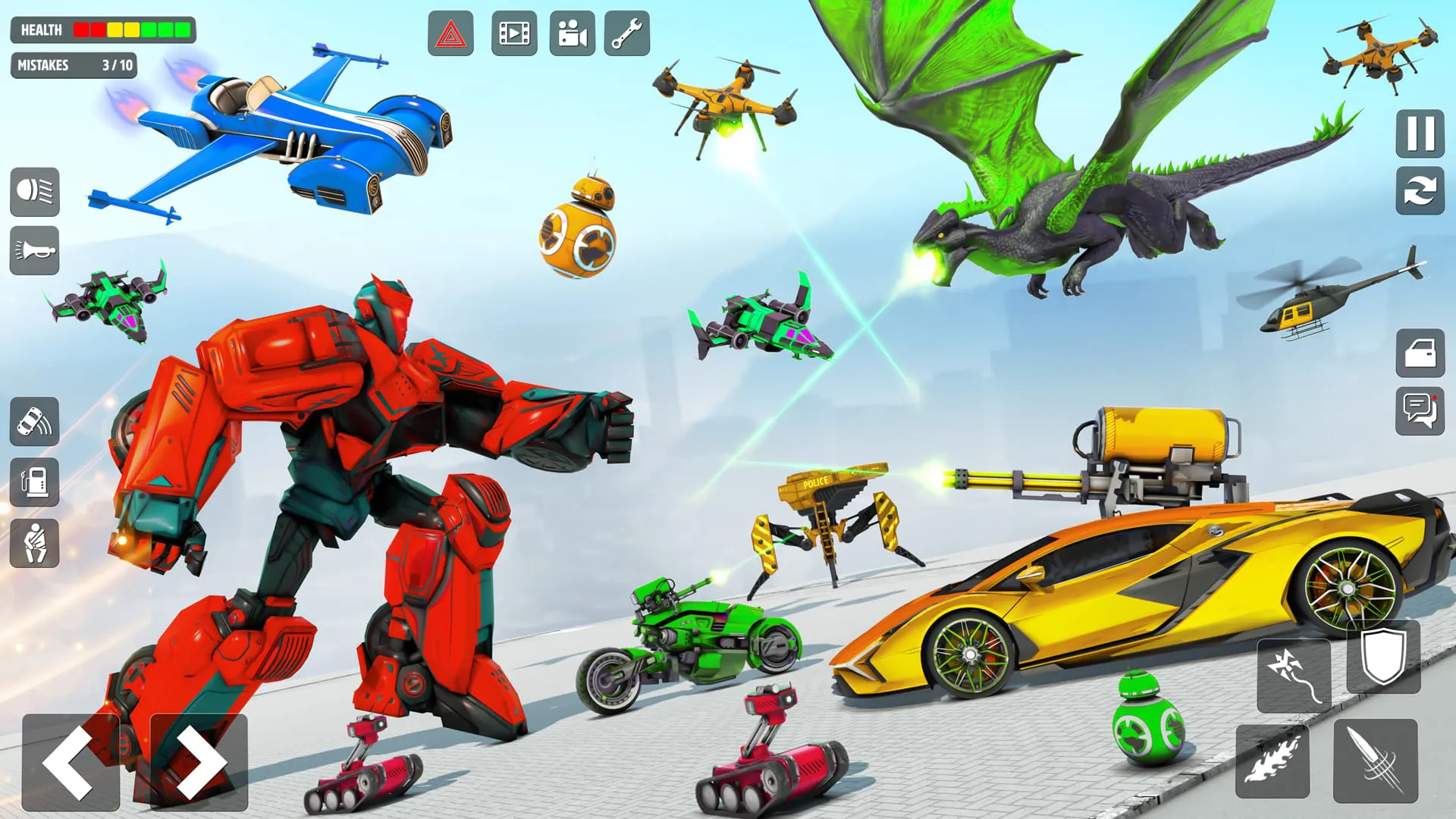Start screen recording with the camera icon

(x=572, y=33)
